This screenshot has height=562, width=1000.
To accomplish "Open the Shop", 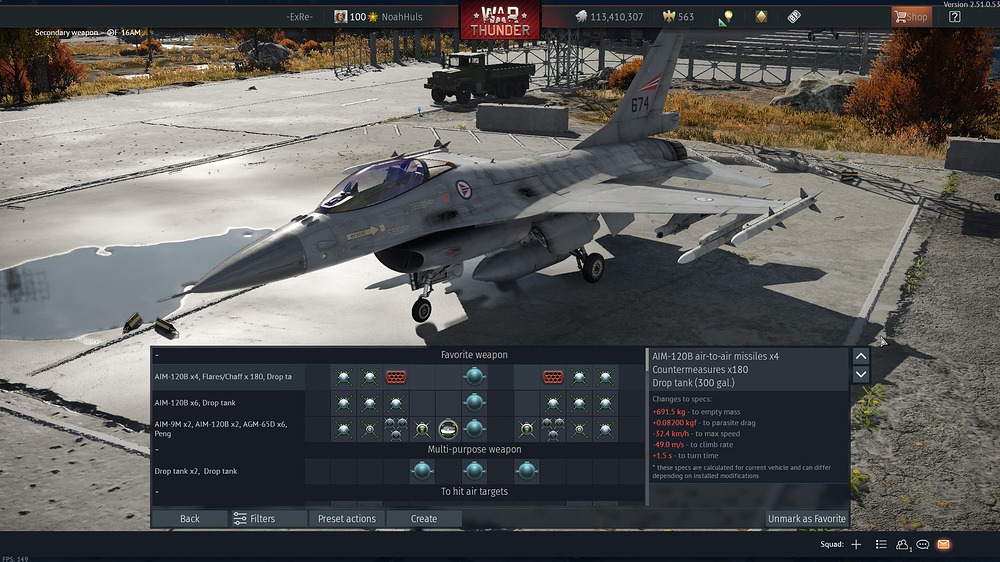I will [x=911, y=17].
